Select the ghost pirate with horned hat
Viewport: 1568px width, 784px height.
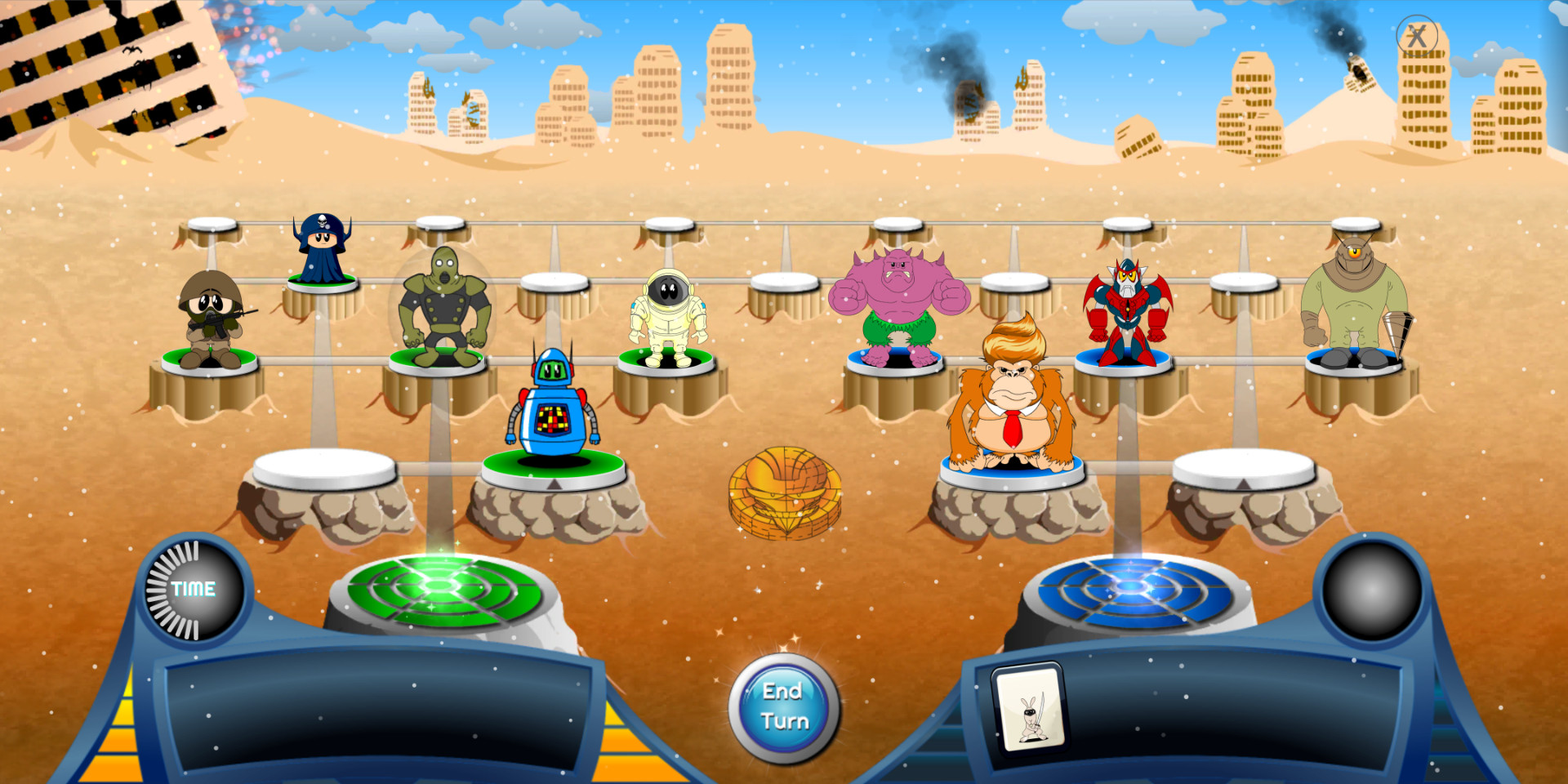[x=320, y=249]
